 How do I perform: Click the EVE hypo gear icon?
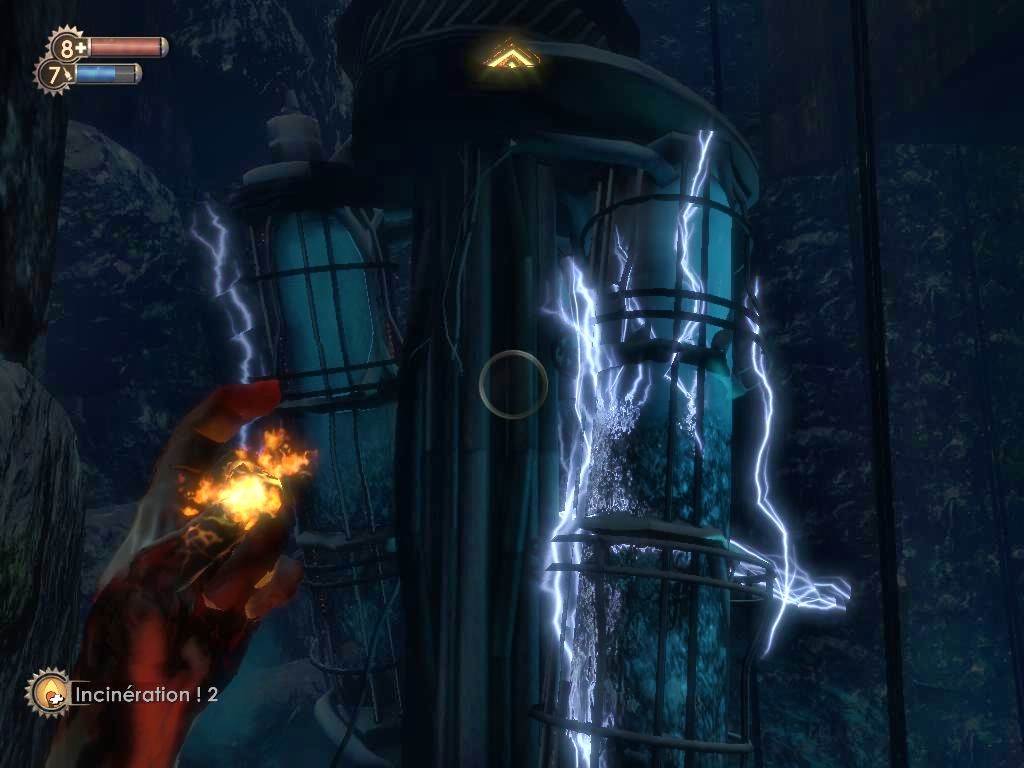click(54, 73)
